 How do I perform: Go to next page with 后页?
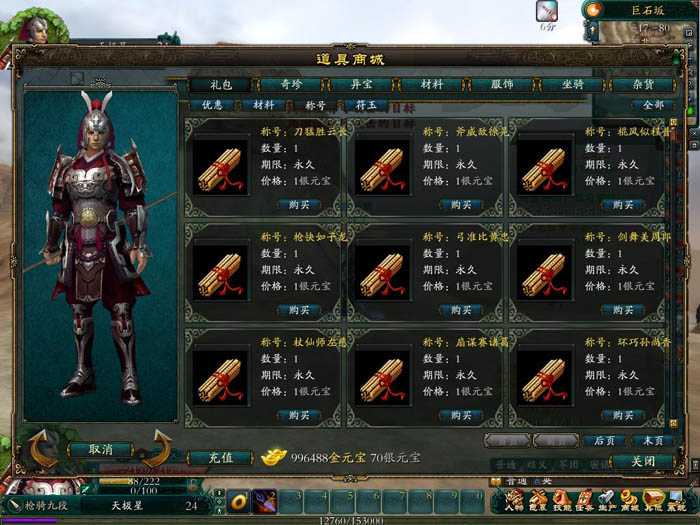point(603,440)
